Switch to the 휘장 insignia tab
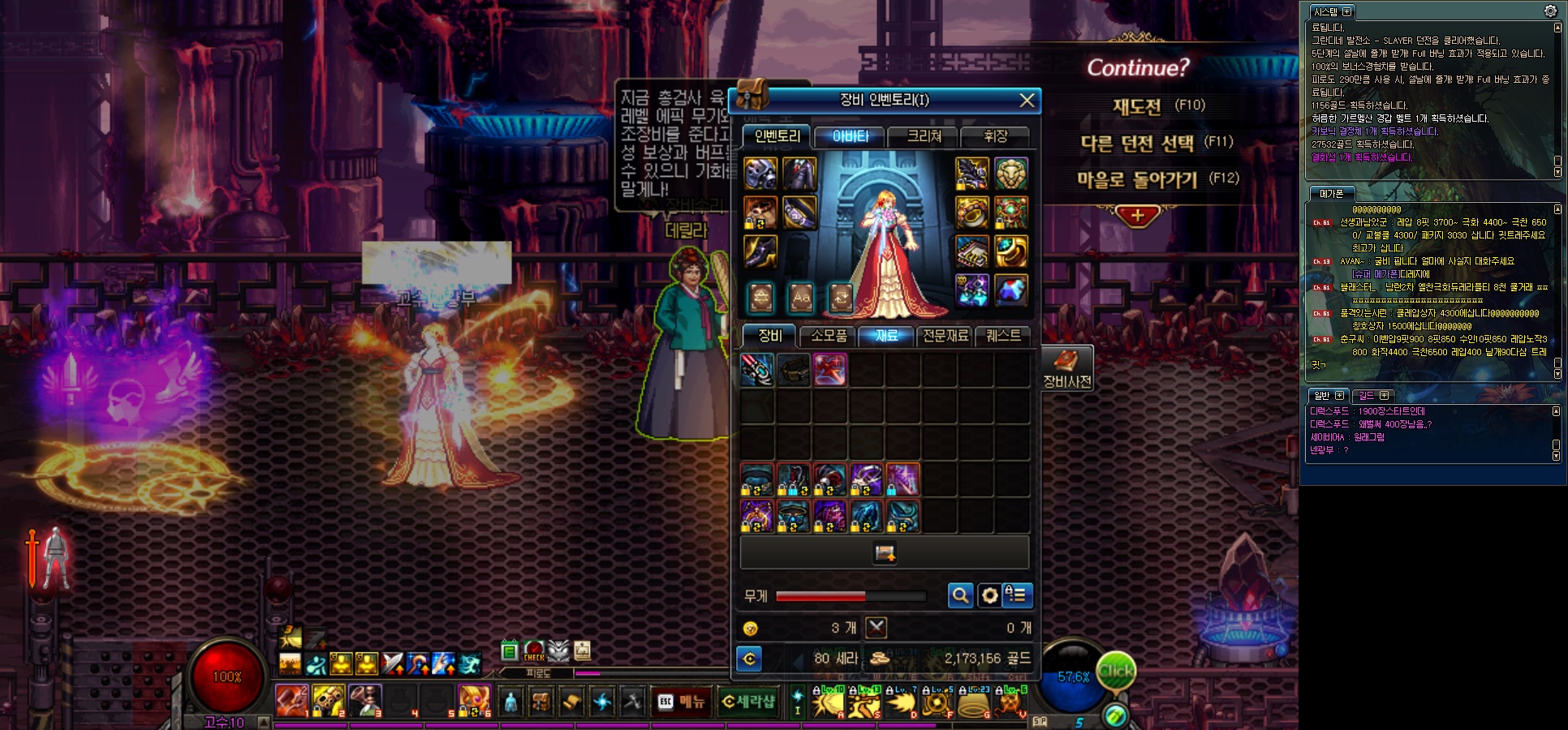Screen dimensions: 1568x730 coord(995,136)
